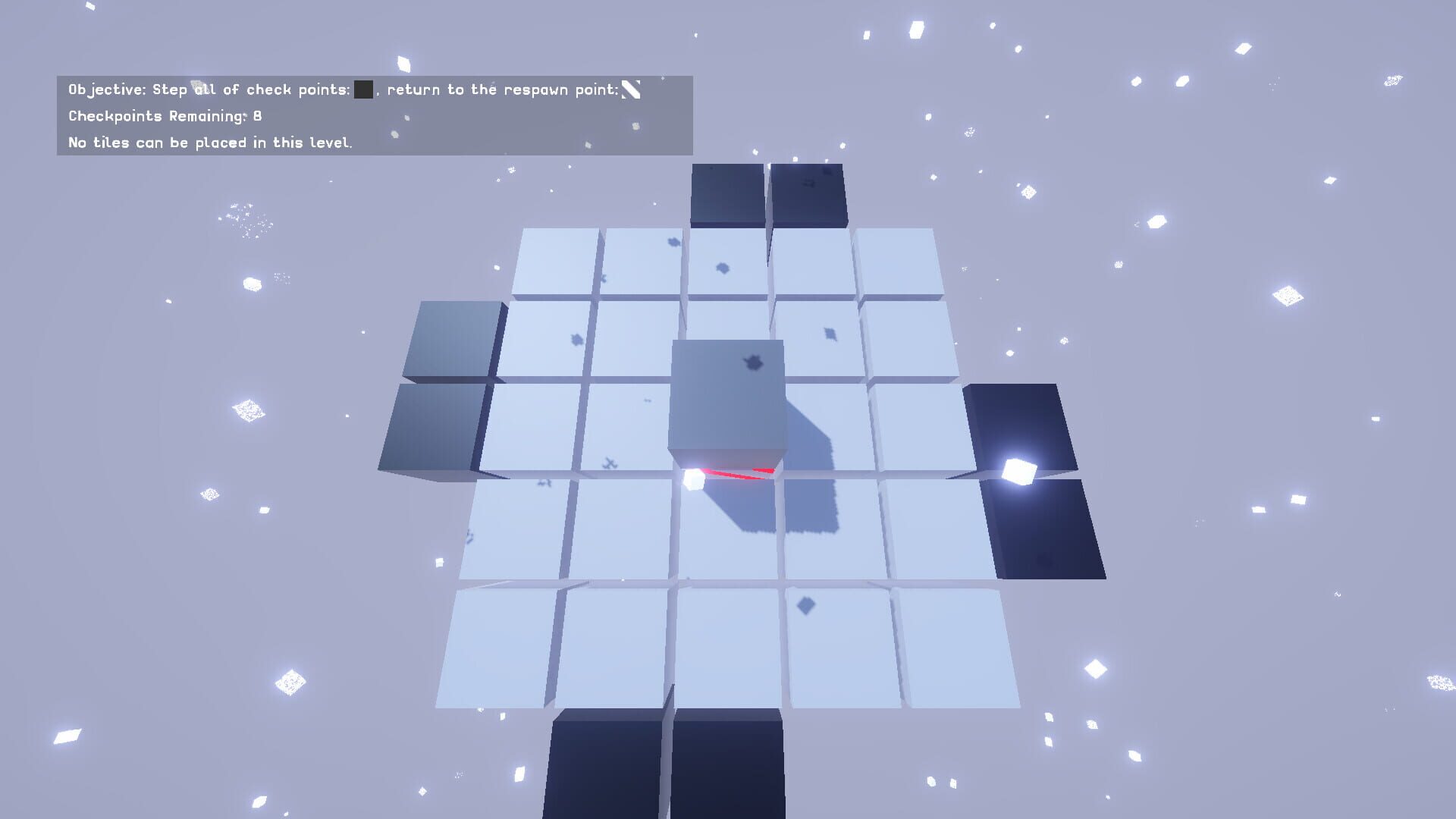Click the small white cube beside the player block
This screenshot has width=1456, height=819.
(693, 478)
